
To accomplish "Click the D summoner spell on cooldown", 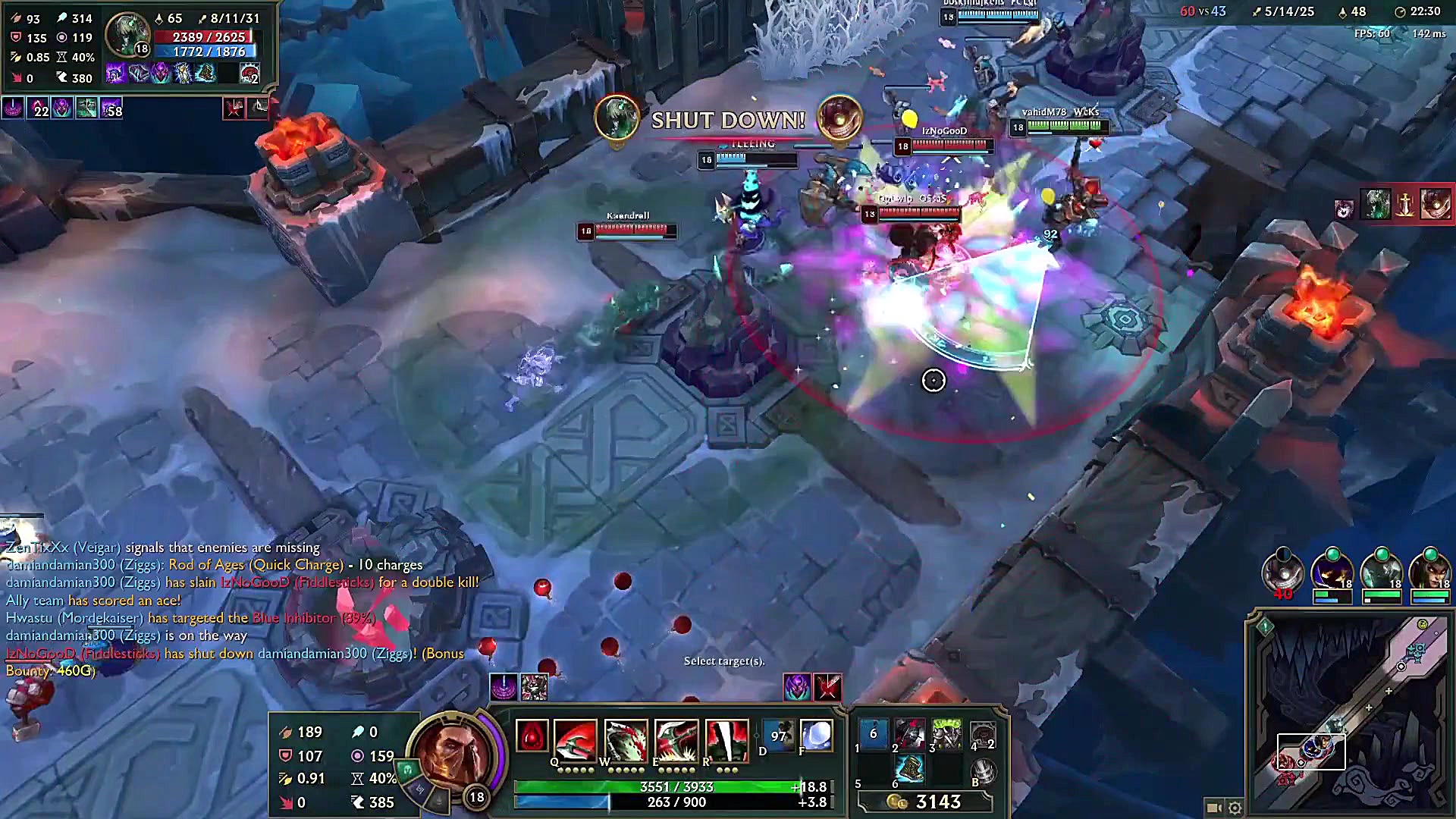I will pos(778,736).
